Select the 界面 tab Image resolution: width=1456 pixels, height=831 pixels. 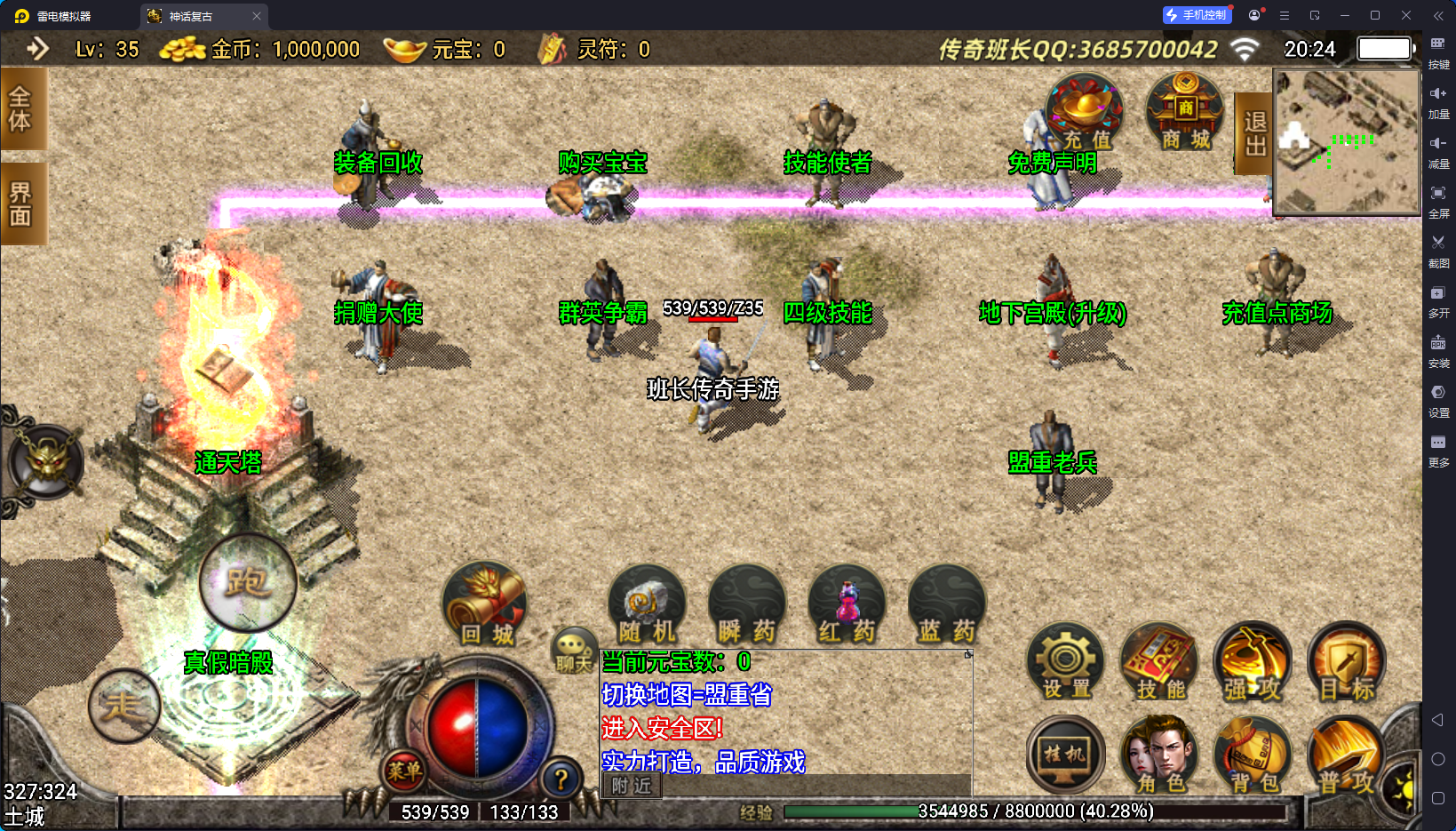tap(20, 204)
